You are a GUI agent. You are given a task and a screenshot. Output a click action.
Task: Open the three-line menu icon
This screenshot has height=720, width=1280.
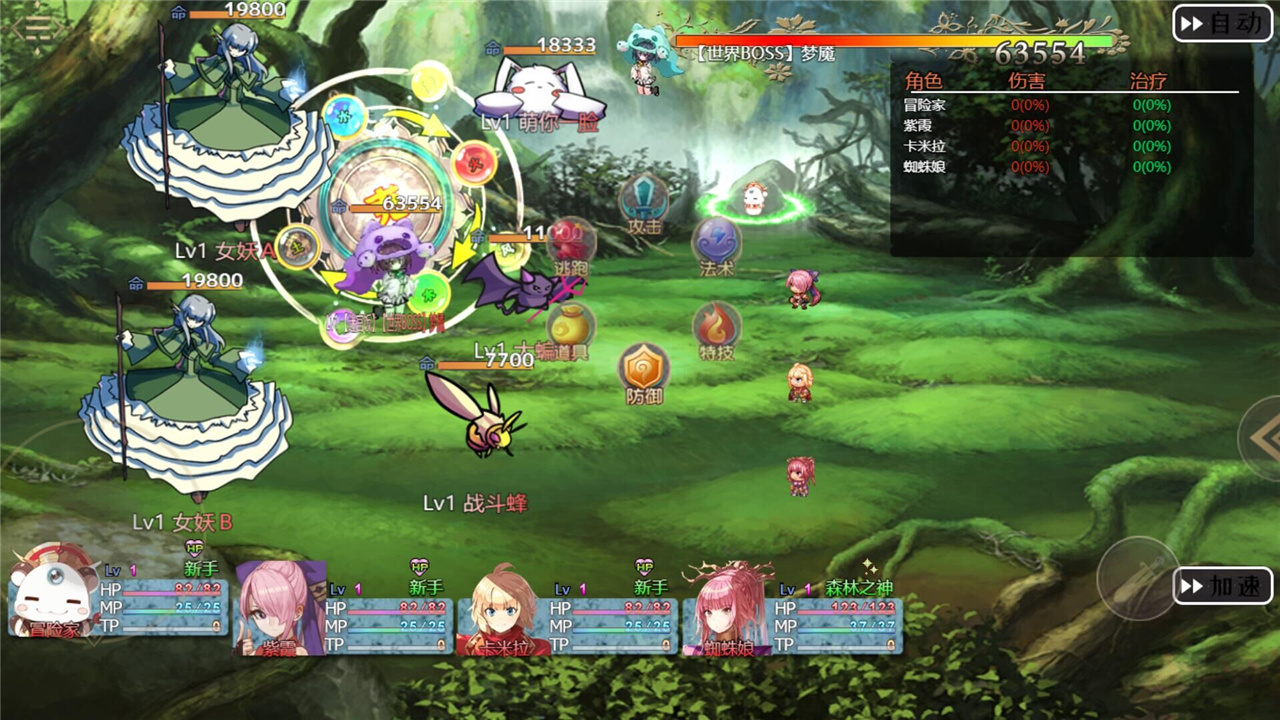click(30, 26)
